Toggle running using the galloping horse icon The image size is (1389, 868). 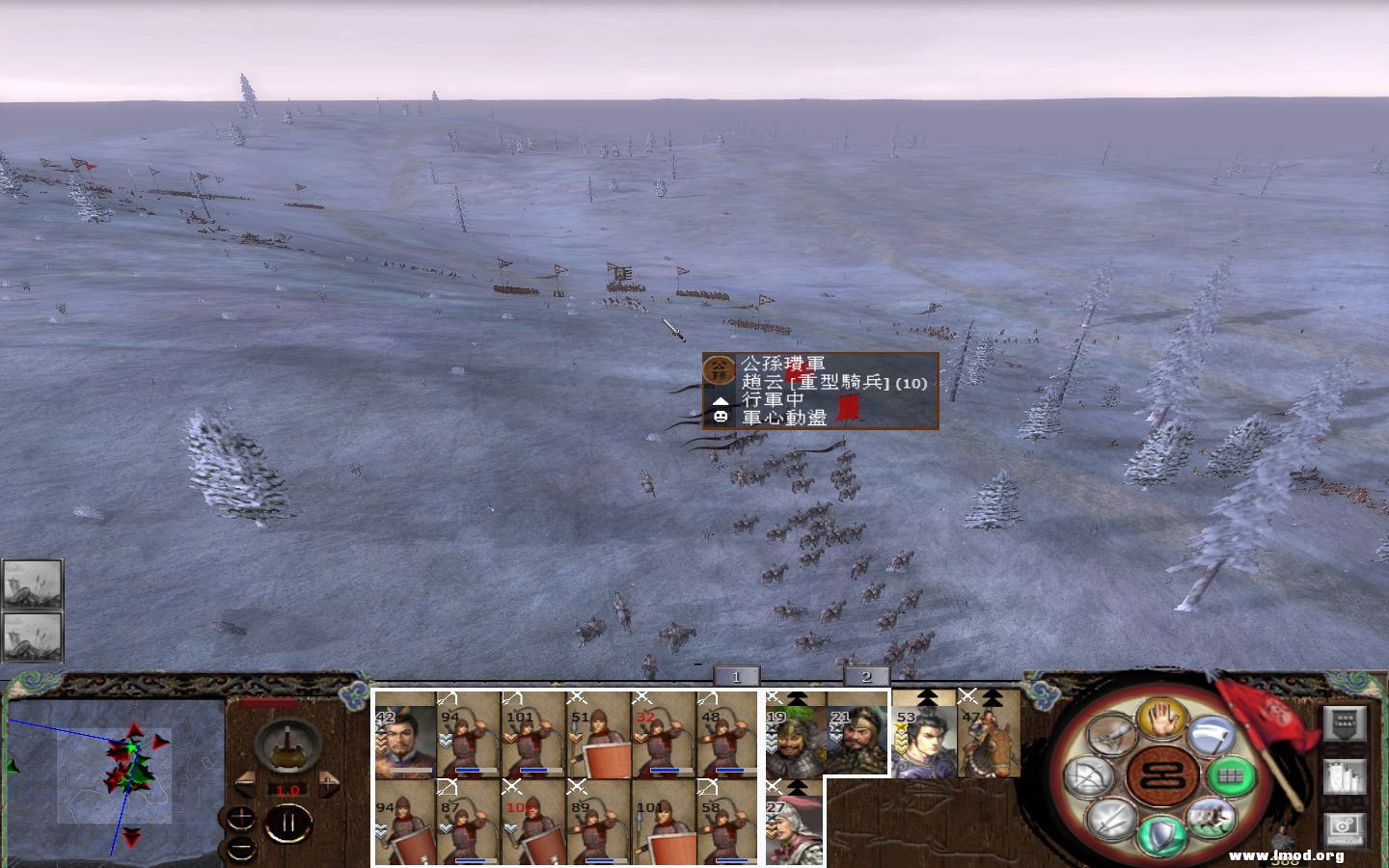point(1211,817)
